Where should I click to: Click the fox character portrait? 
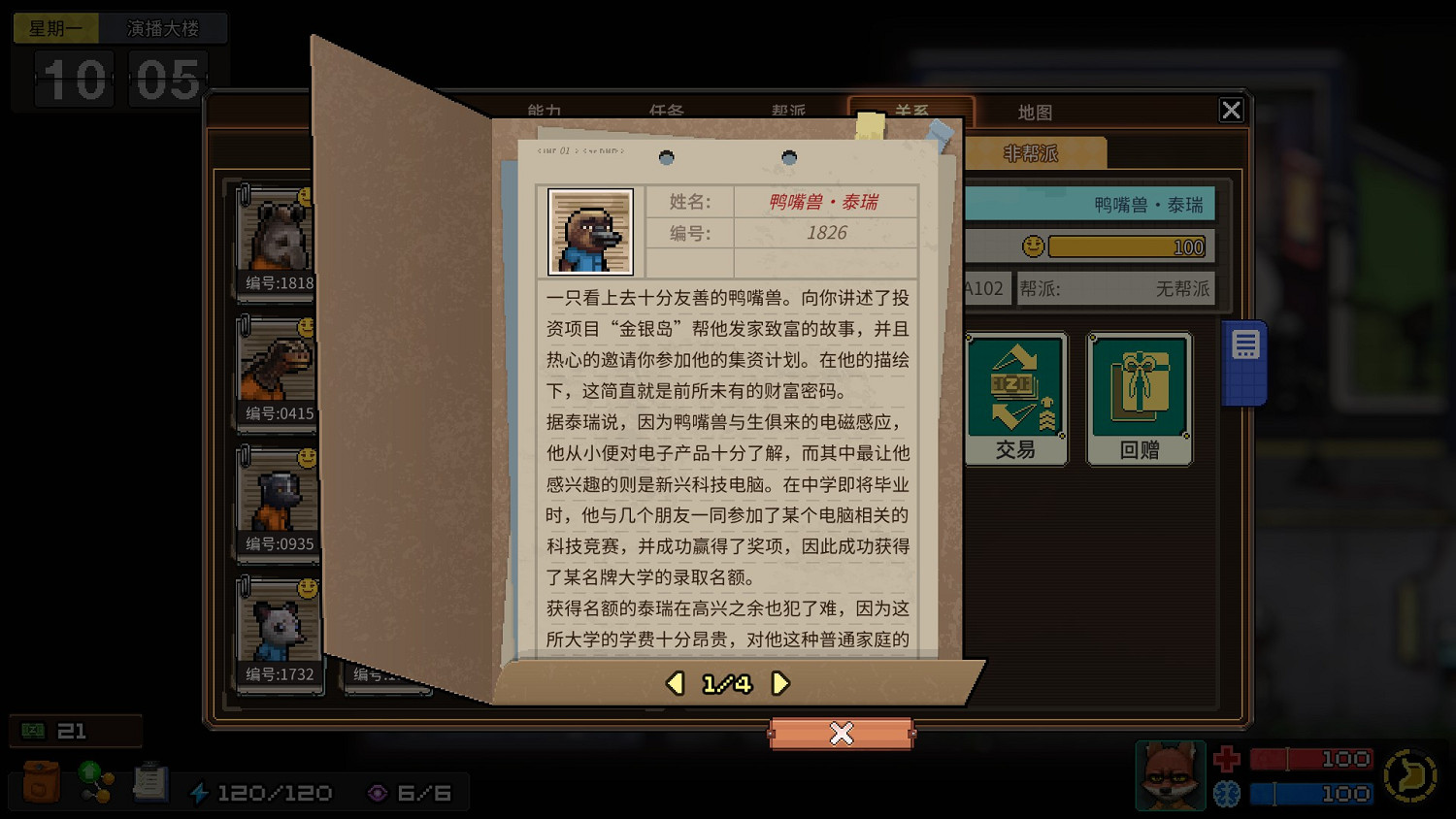pyautogui.click(x=1170, y=775)
